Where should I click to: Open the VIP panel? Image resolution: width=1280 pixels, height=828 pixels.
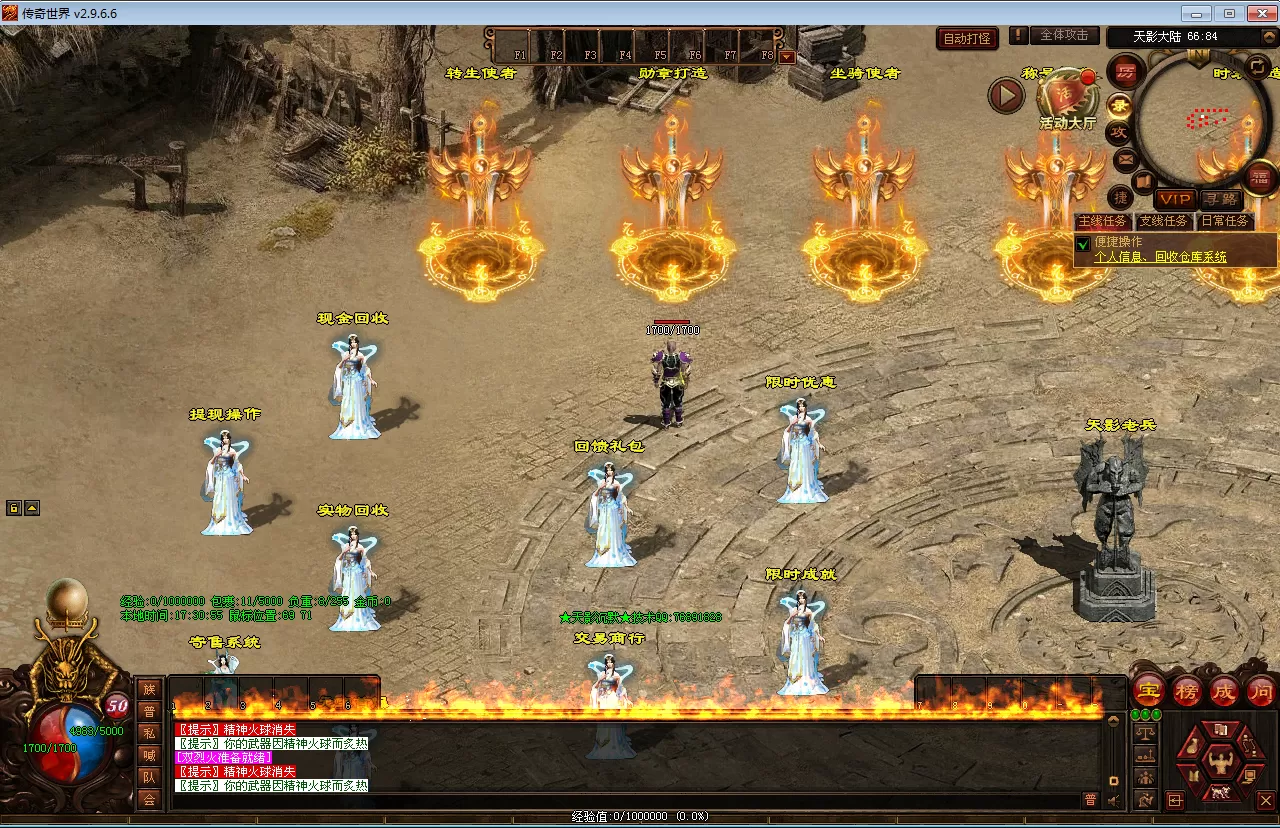(x=1175, y=199)
